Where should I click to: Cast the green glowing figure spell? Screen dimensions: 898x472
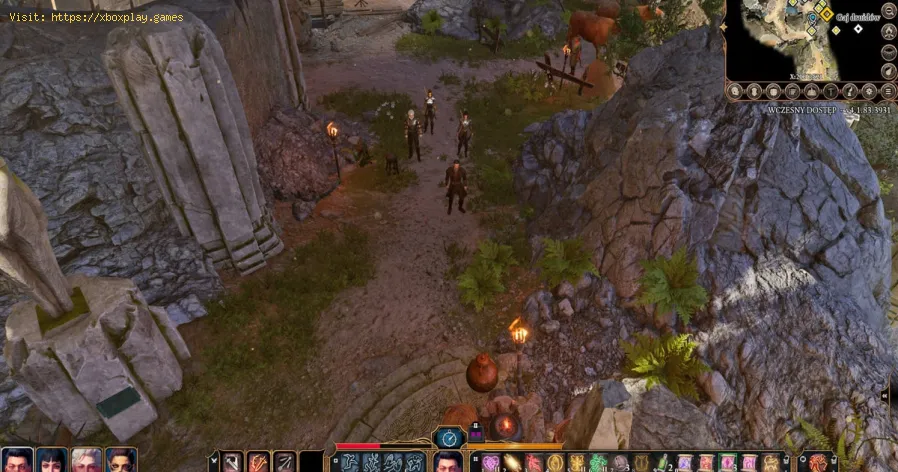[x=599, y=462]
